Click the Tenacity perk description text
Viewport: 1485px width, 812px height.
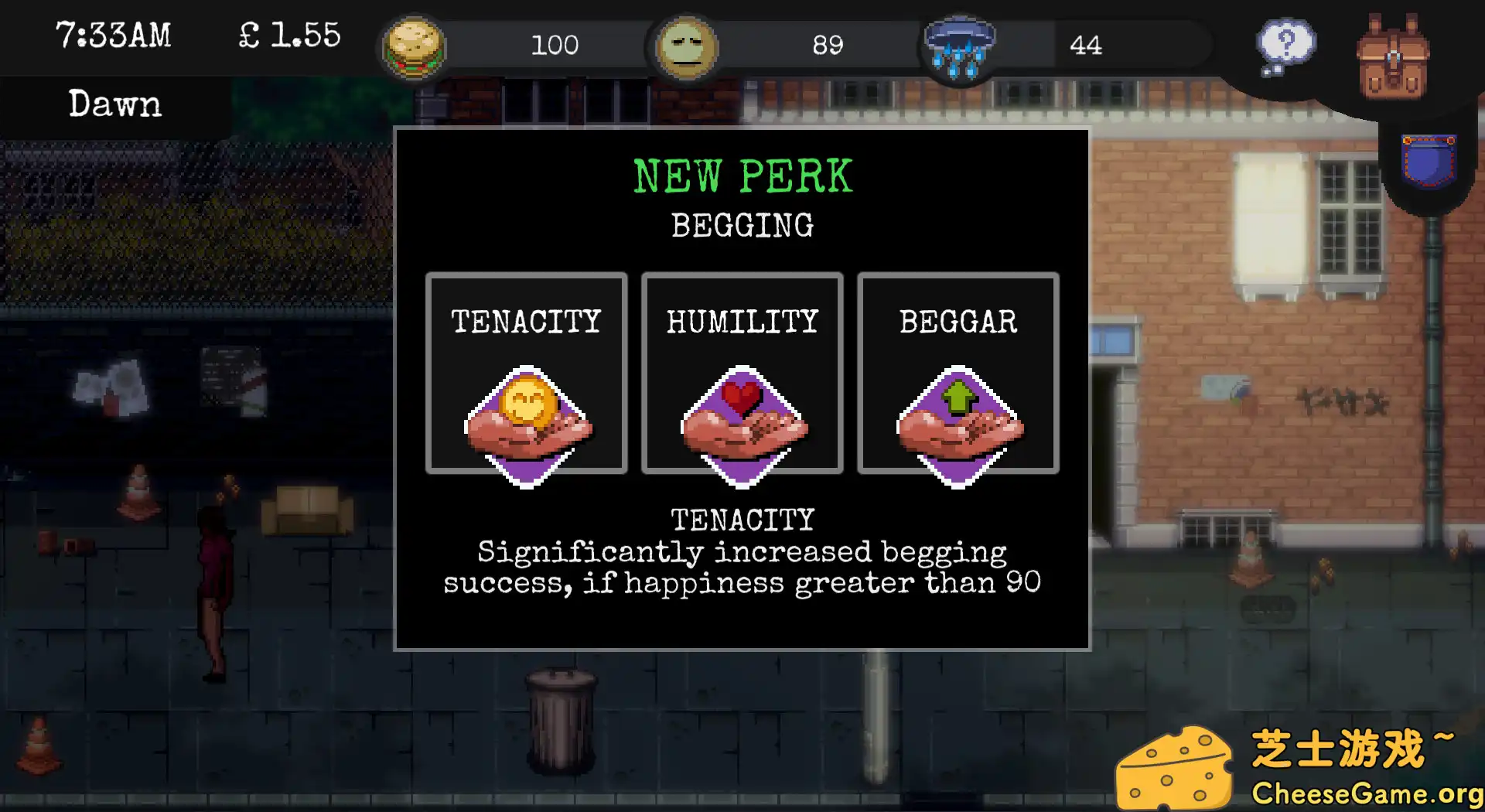[742, 567]
